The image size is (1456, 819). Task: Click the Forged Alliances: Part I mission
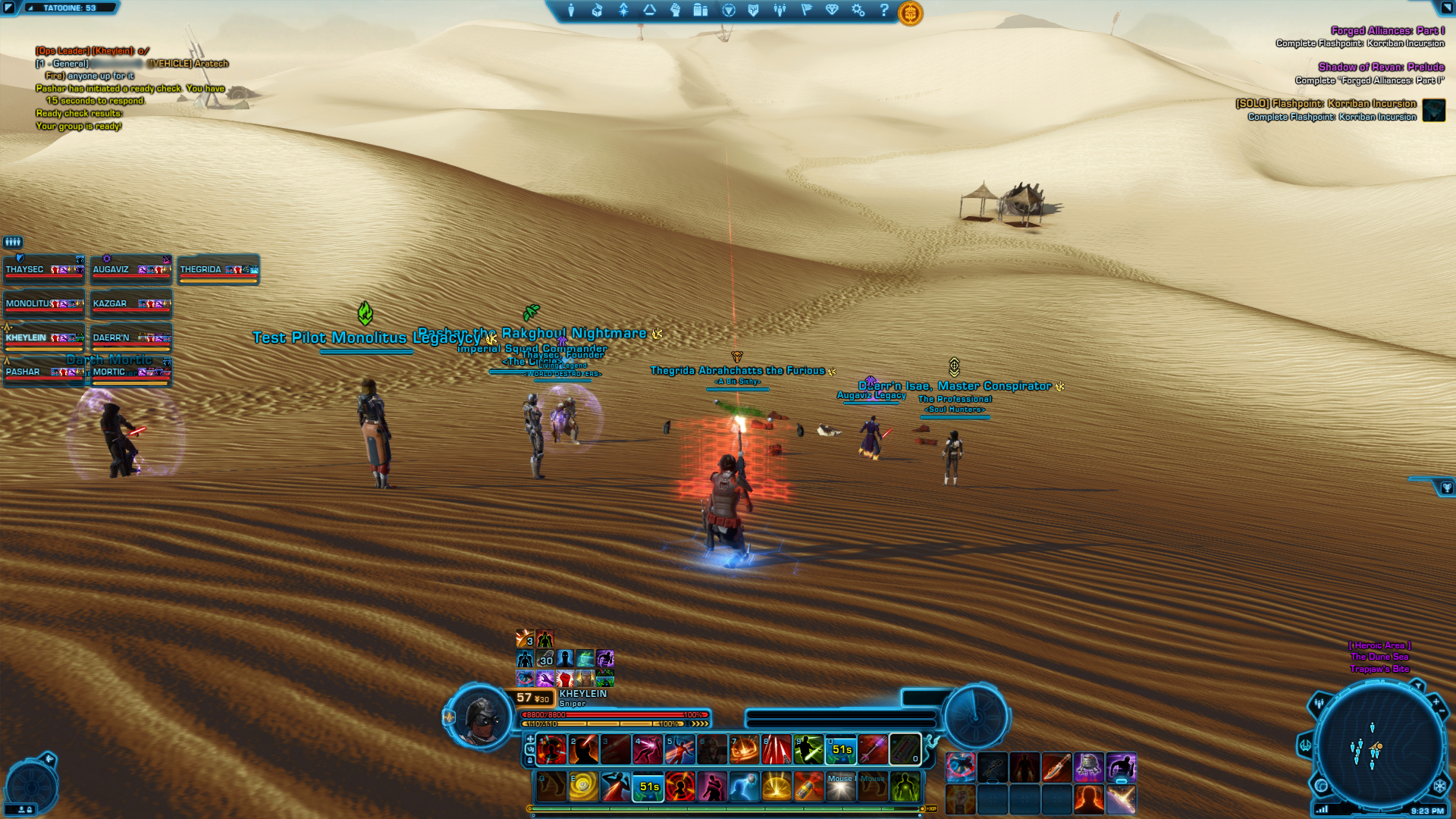click(1387, 31)
